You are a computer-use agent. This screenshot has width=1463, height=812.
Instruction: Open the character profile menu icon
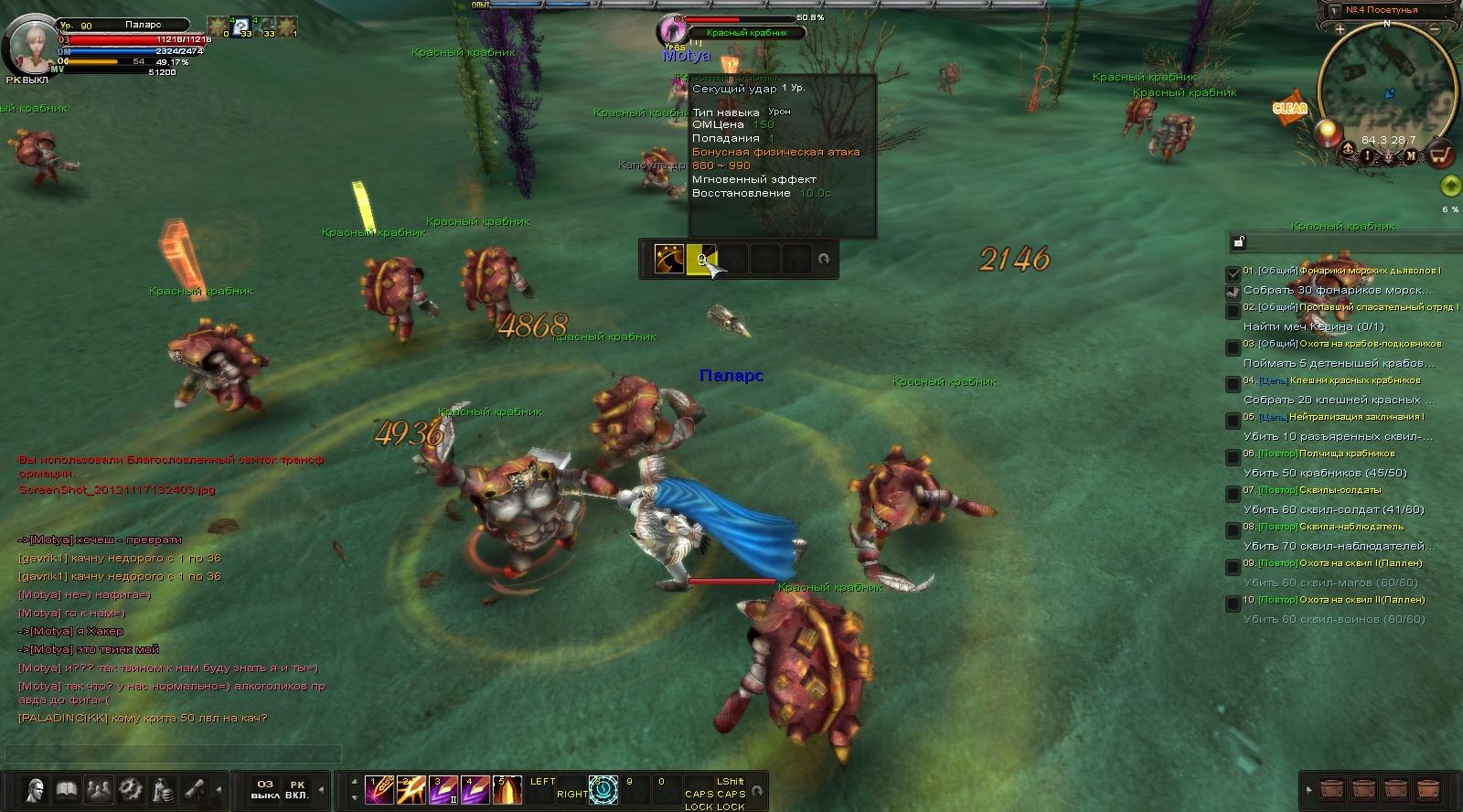35,790
